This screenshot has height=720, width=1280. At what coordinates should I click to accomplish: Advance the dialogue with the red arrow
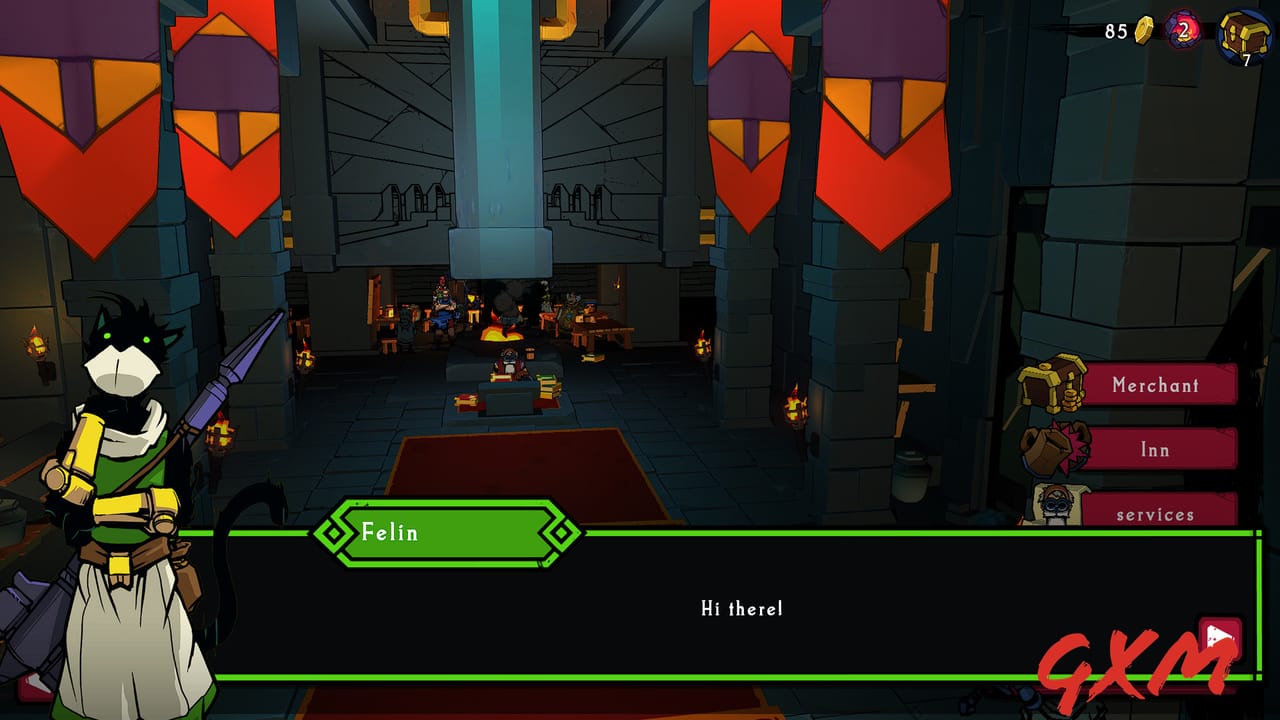[1219, 637]
